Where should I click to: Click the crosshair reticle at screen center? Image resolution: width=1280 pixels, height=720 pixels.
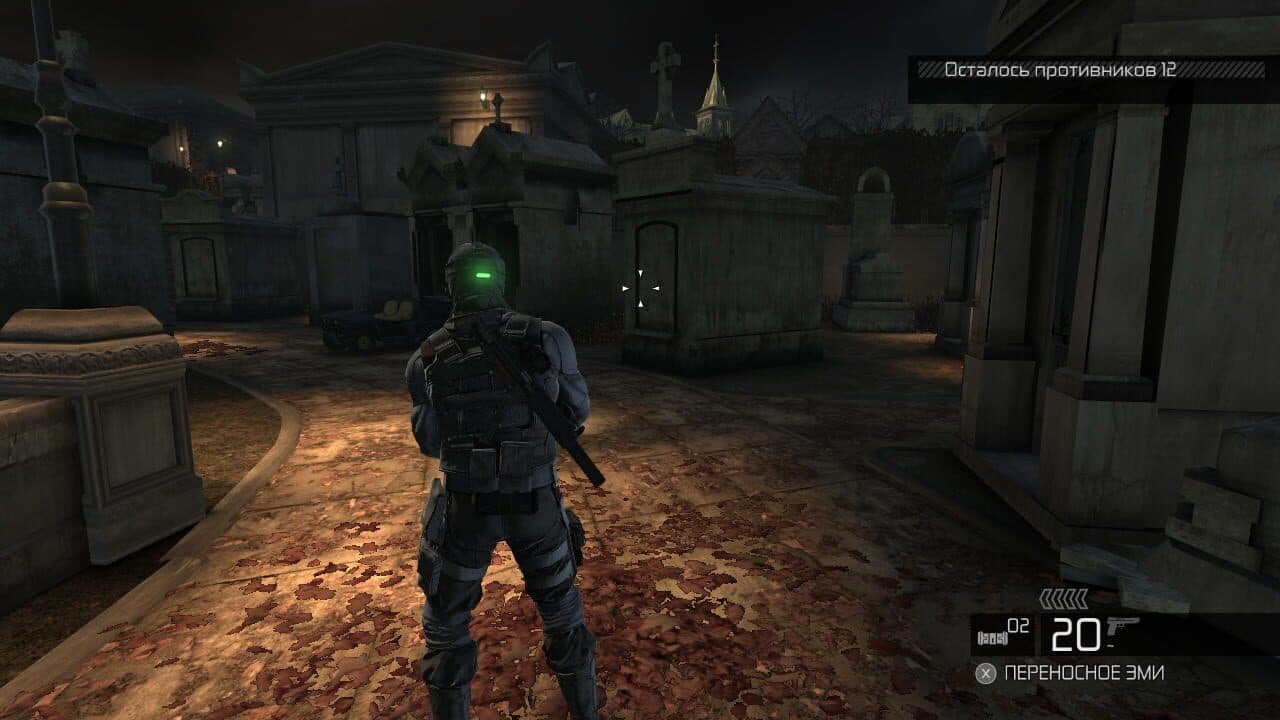(x=640, y=288)
